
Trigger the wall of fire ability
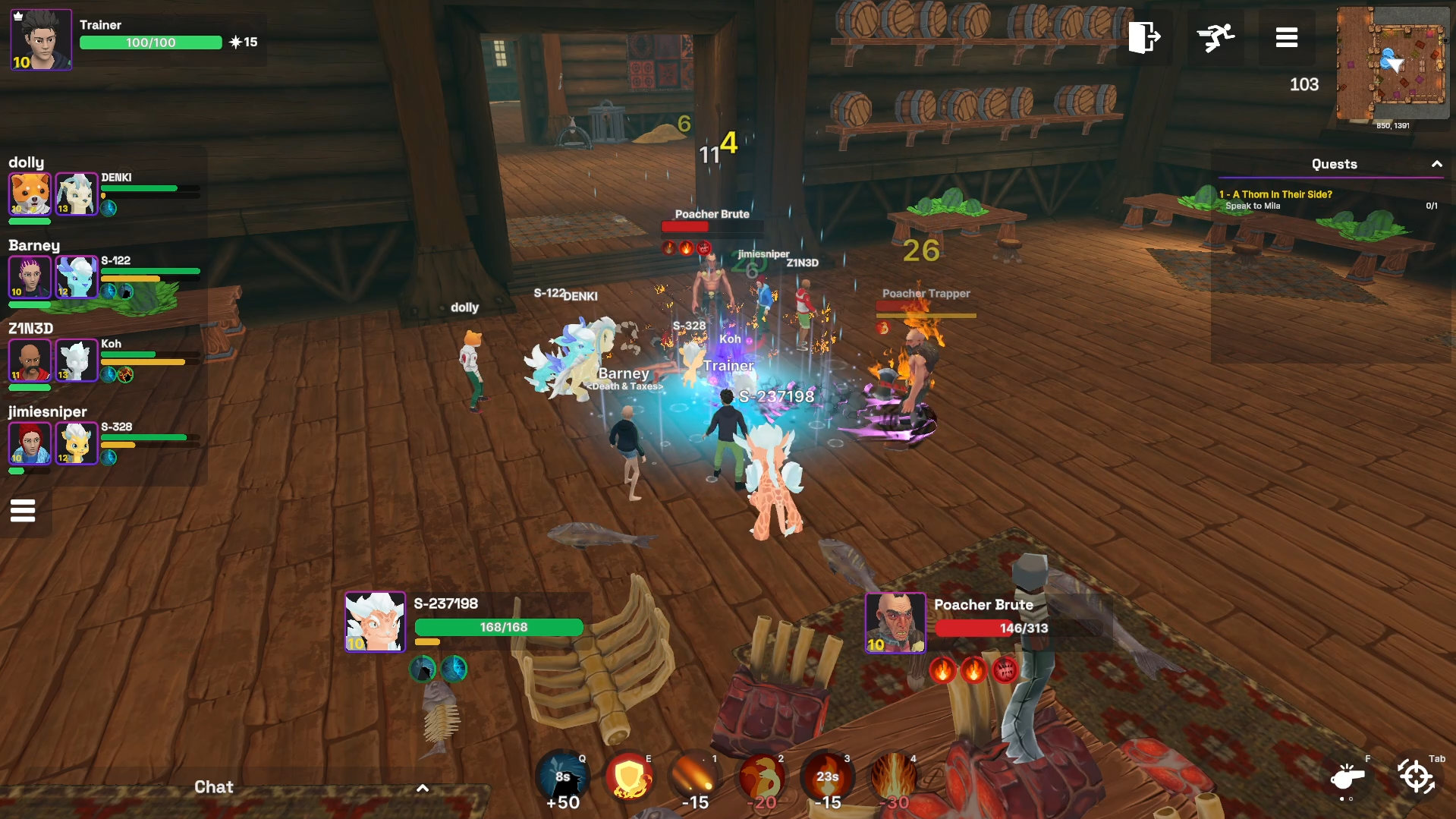pyautogui.click(x=894, y=777)
